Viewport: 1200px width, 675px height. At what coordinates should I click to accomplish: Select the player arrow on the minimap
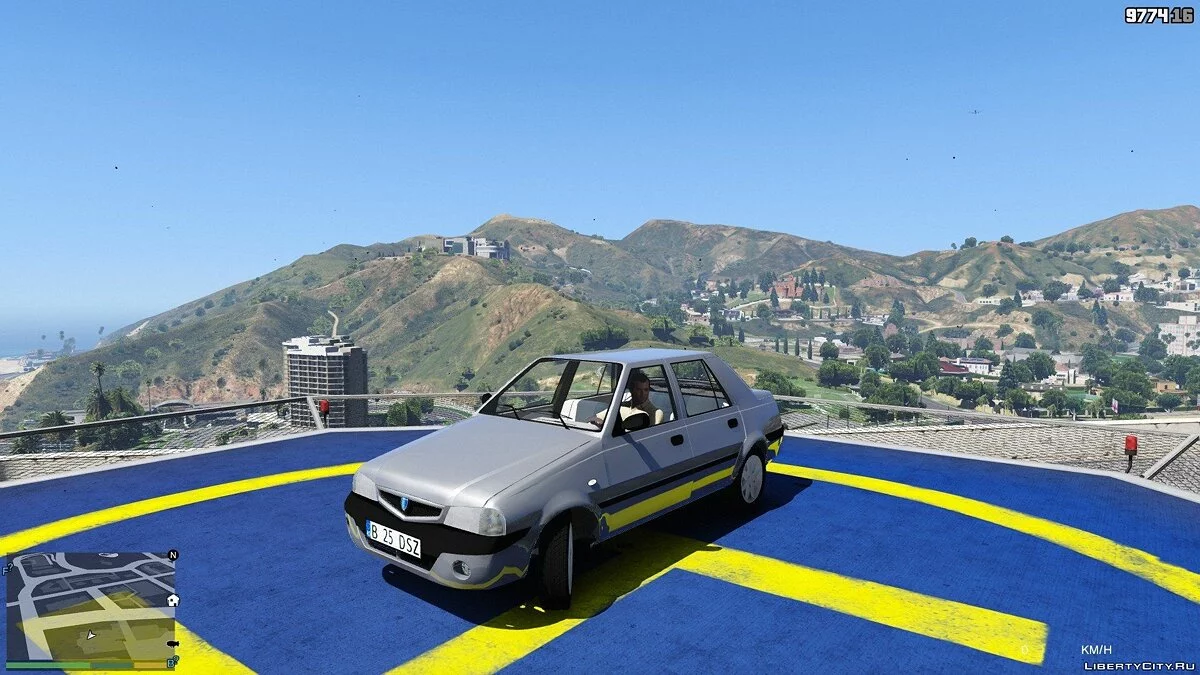point(91,634)
